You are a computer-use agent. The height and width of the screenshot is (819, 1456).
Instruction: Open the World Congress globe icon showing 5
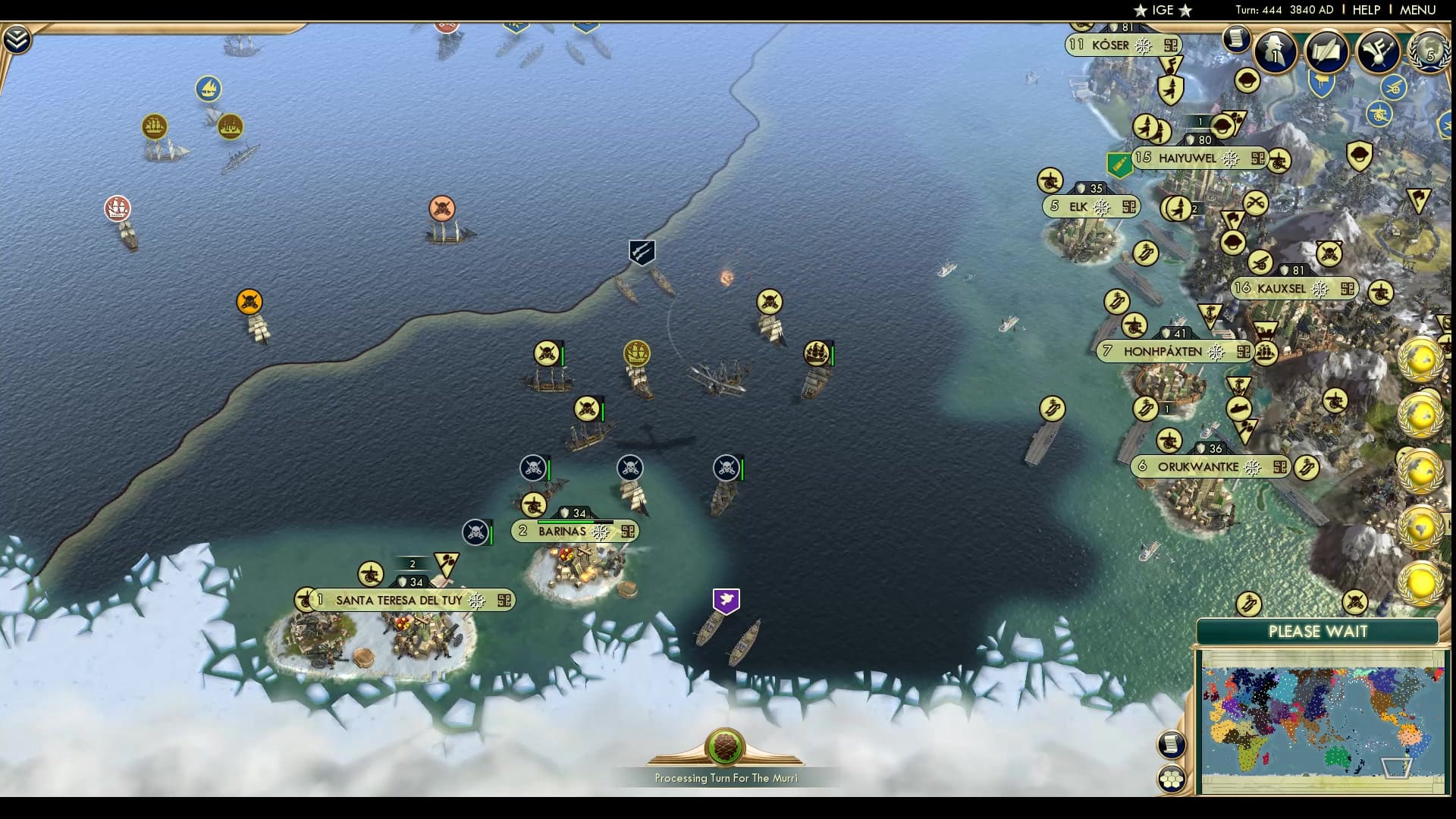(1428, 53)
